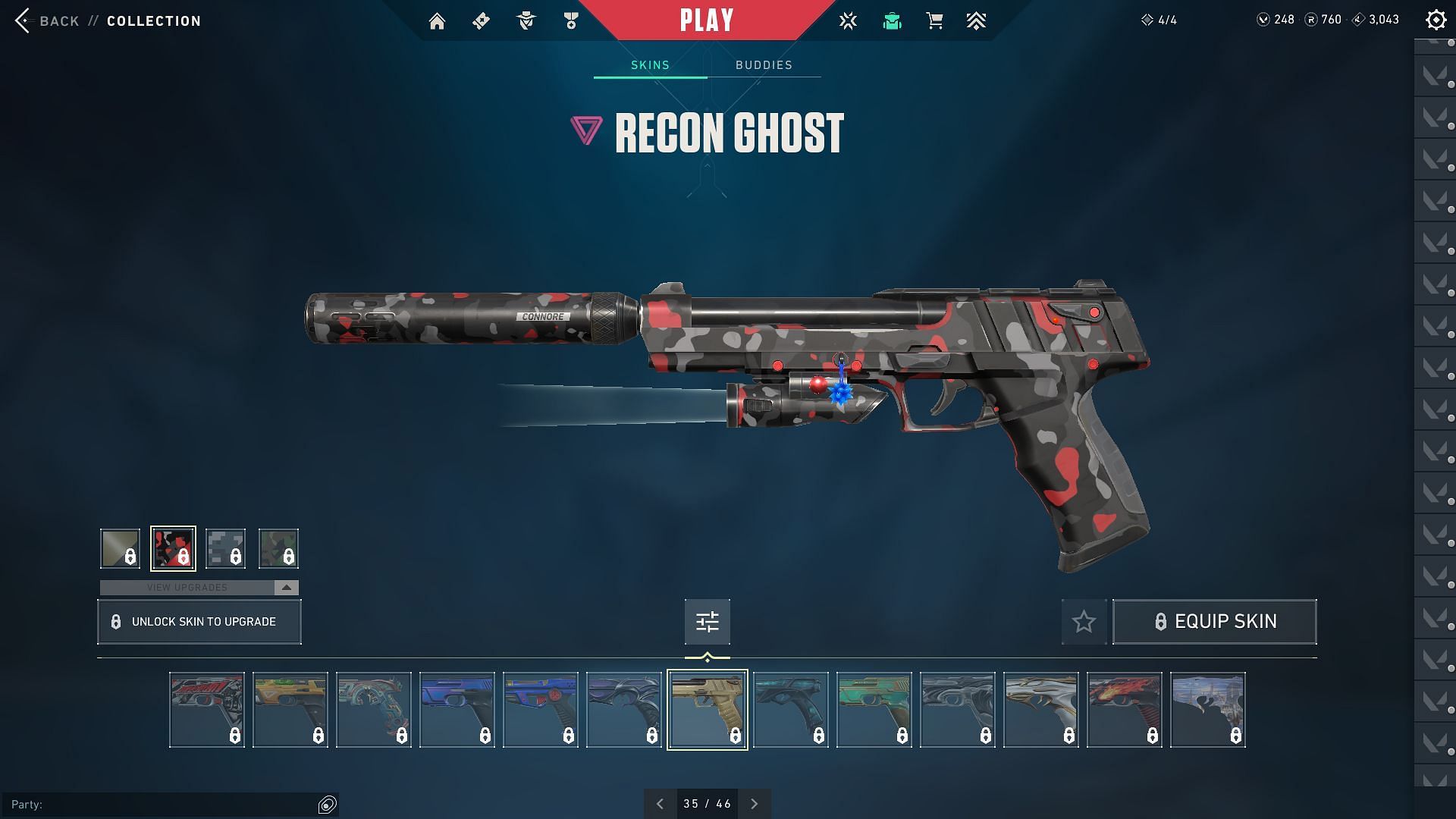The height and width of the screenshot is (819, 1456).
Task: Open the settings gear
Action: pyautogui.click(x=1436, y=20)
